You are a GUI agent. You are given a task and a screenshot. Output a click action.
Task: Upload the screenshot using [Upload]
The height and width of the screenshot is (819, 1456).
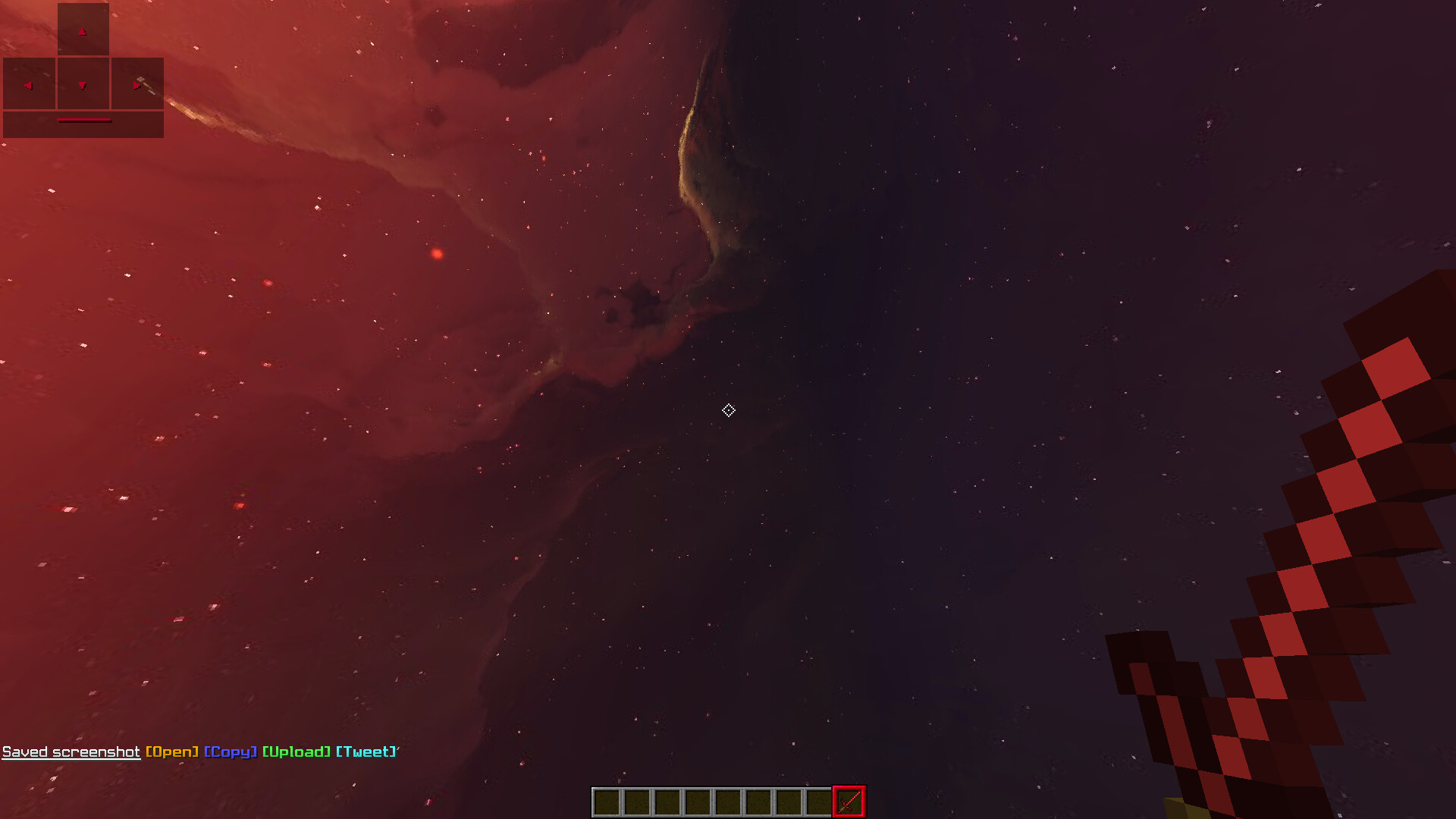pyautogui.click(x=297, y=752)
